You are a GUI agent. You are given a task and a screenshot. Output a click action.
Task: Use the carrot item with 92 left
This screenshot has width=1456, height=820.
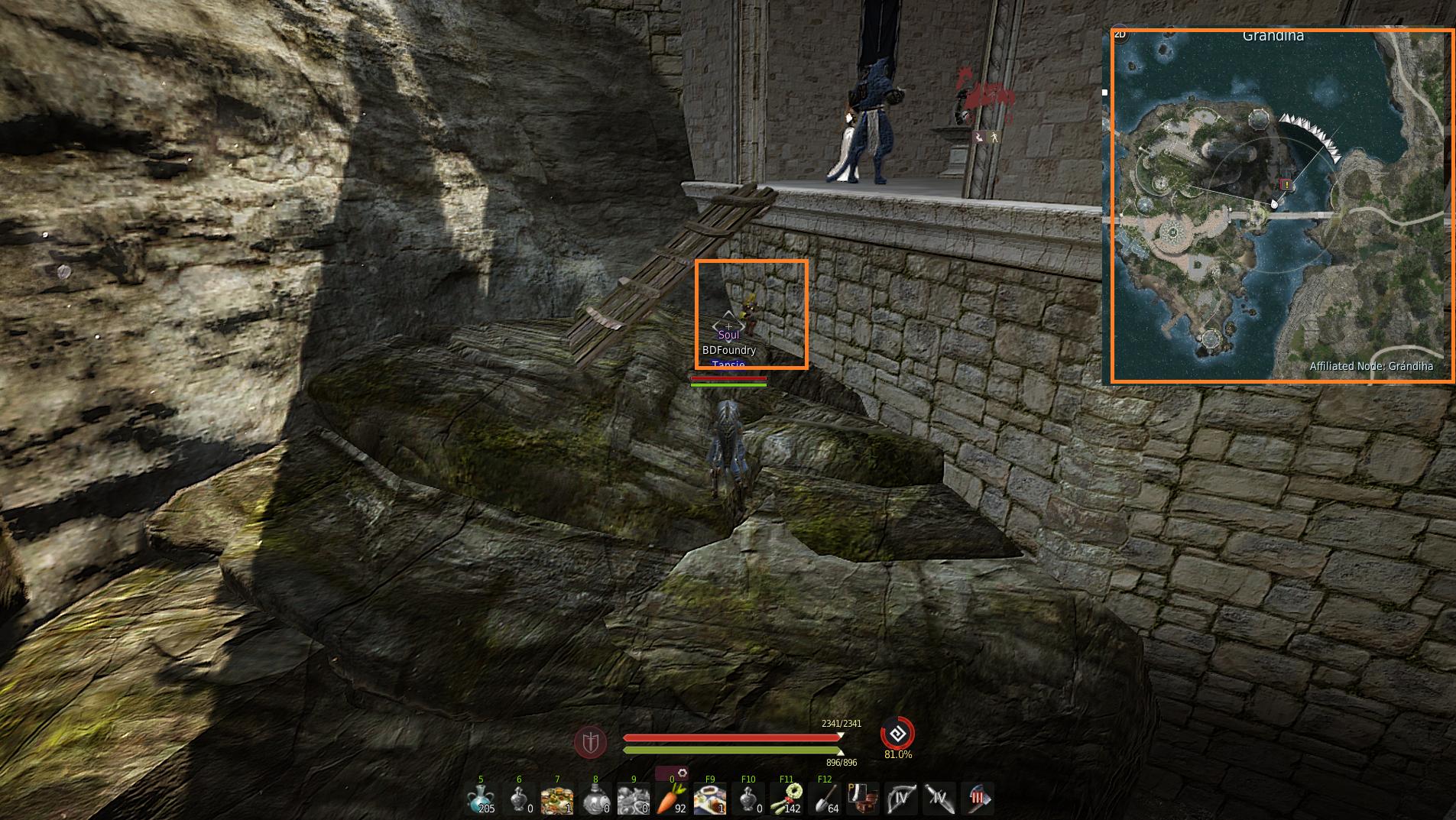coord(670,799)
